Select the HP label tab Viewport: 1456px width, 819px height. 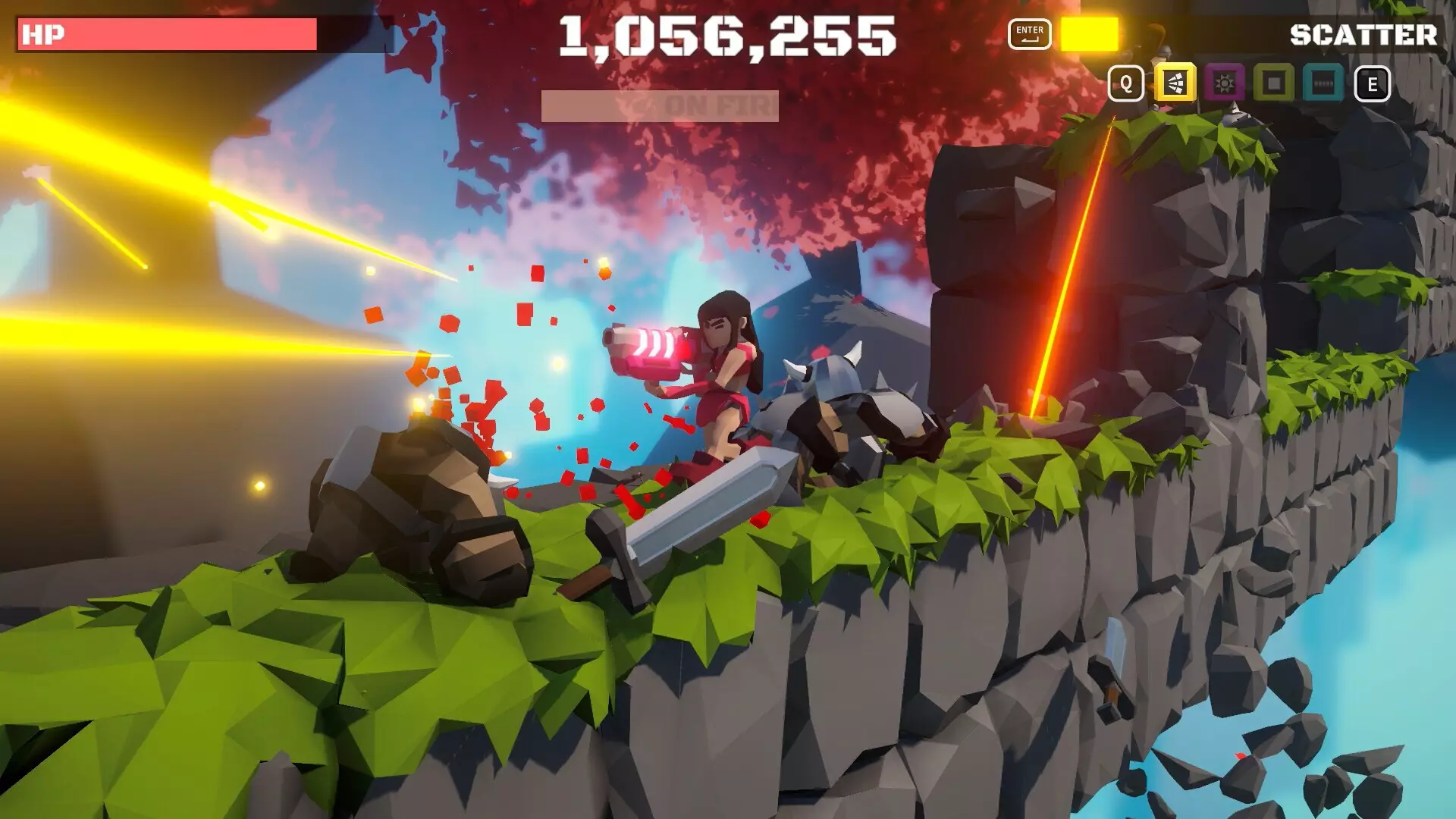pos(42,34)
